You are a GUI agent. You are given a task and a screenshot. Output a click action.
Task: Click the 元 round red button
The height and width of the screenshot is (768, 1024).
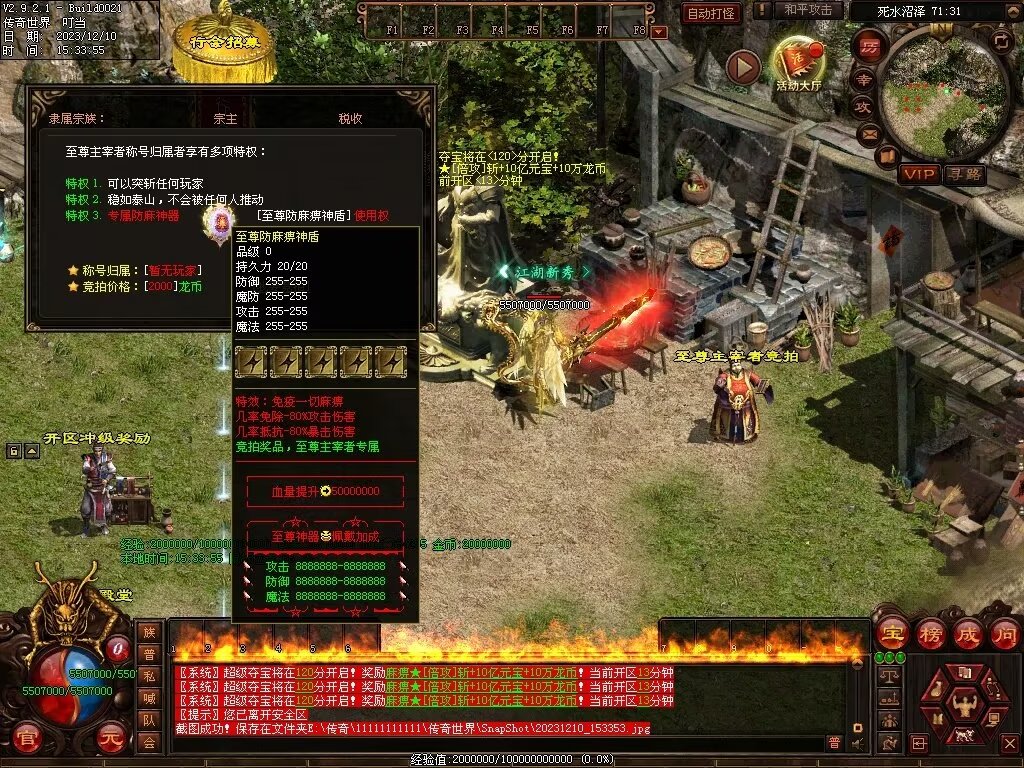[x=113, y=739]
